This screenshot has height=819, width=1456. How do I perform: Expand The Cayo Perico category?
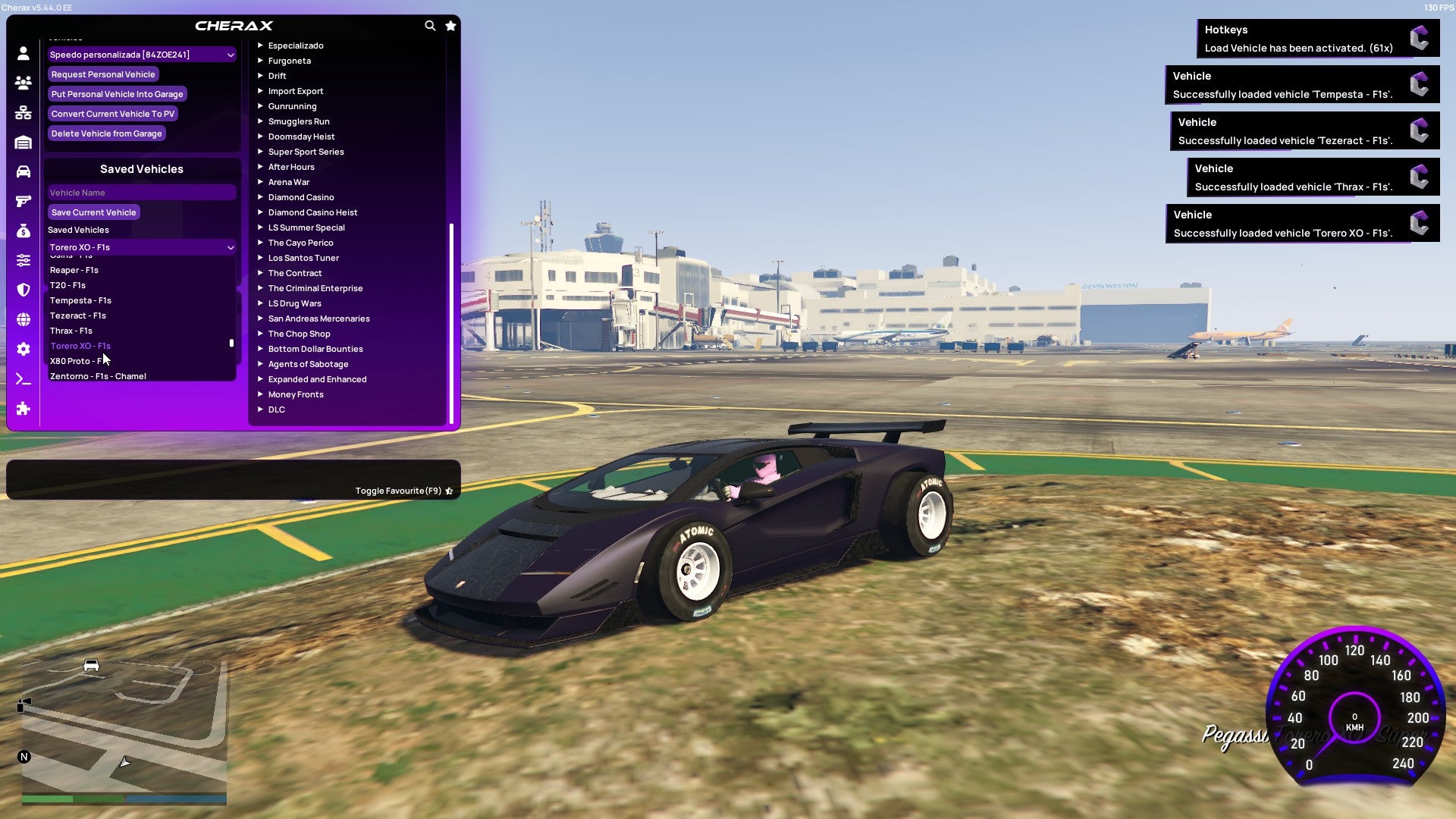tap(300, 243)
